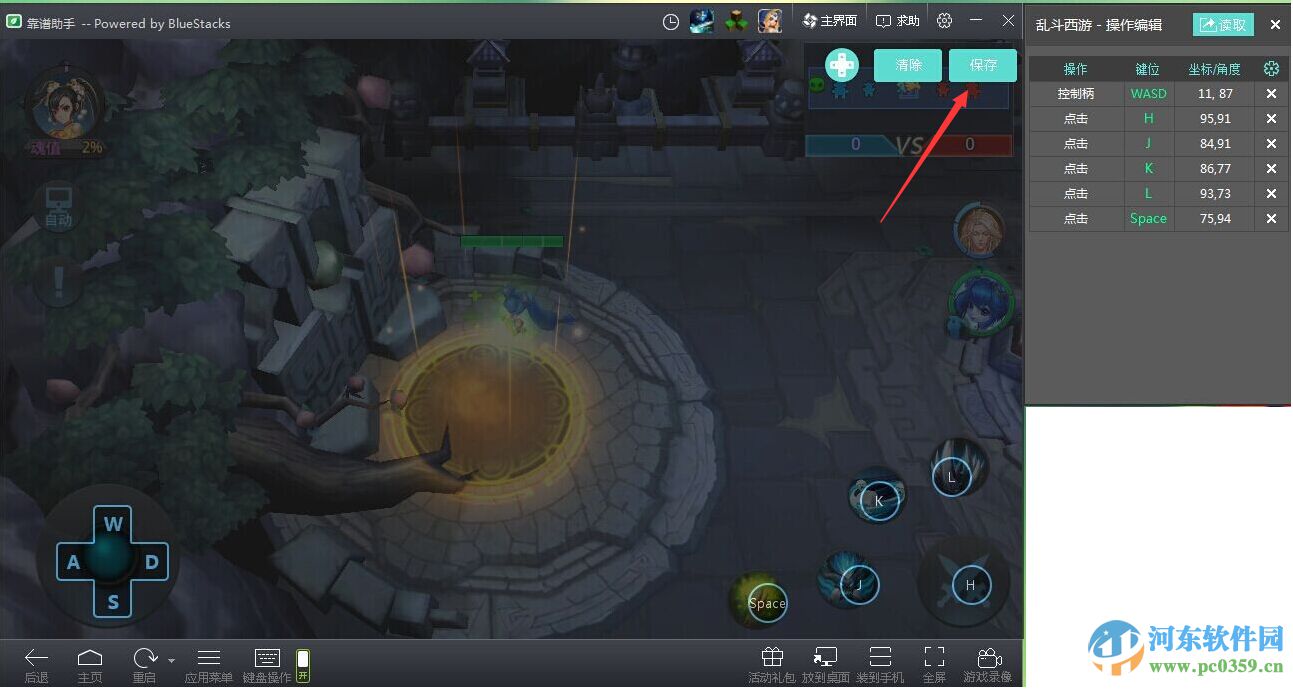Add a new D-pad control

click(841, 65)
